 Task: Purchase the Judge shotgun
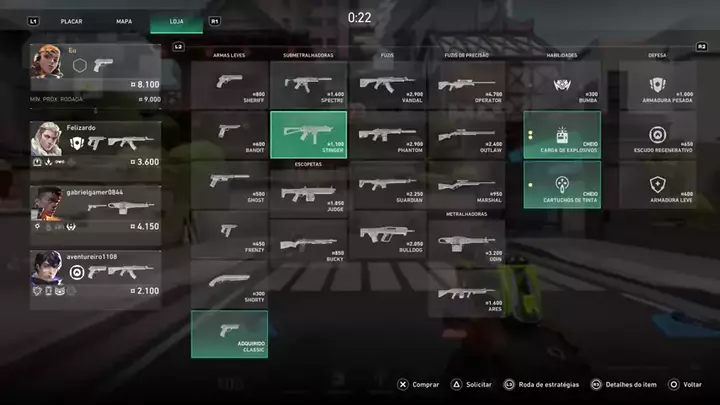pyautogui.click(x=308, y=192)
